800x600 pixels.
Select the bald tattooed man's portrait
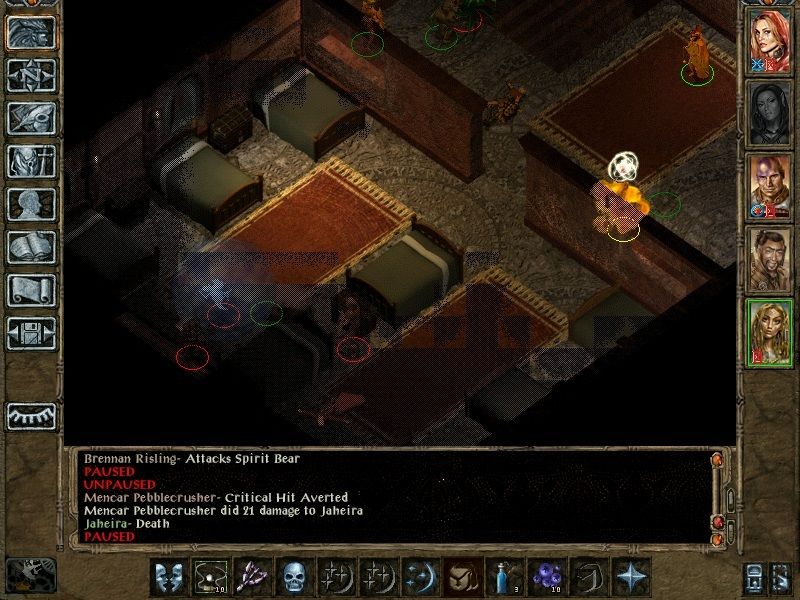coord(769,188)
